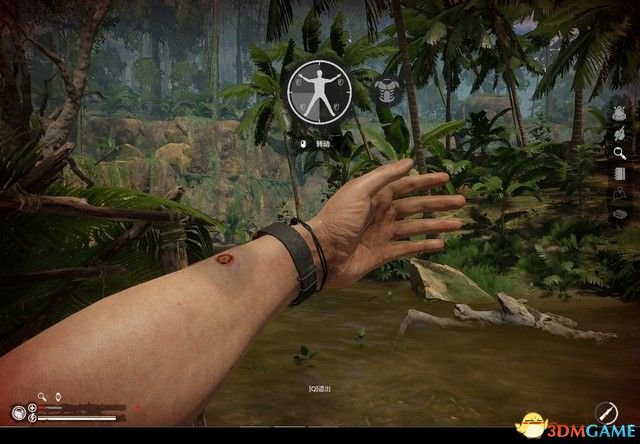This screenshot has height=444, width=640.
Task: Open the notebook icon
Action: (620, 173)
